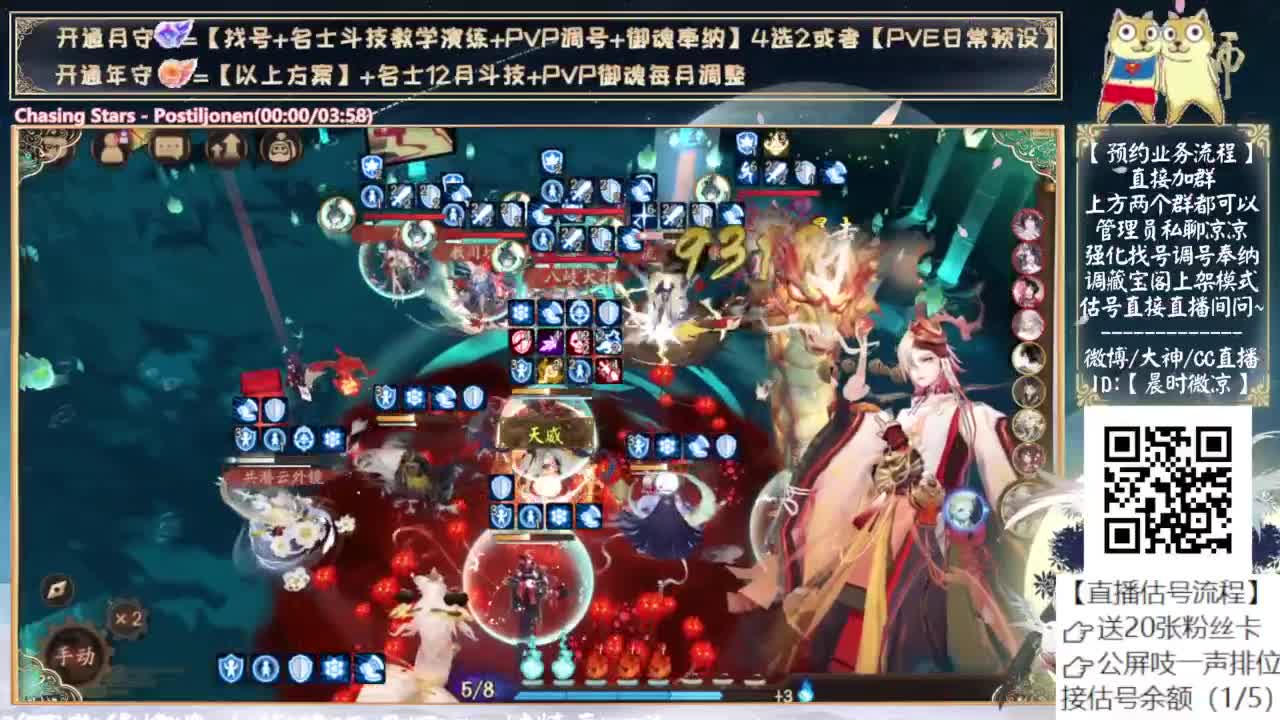
Task: Click the 共潜云外镜 unit label
Action: 271,477
